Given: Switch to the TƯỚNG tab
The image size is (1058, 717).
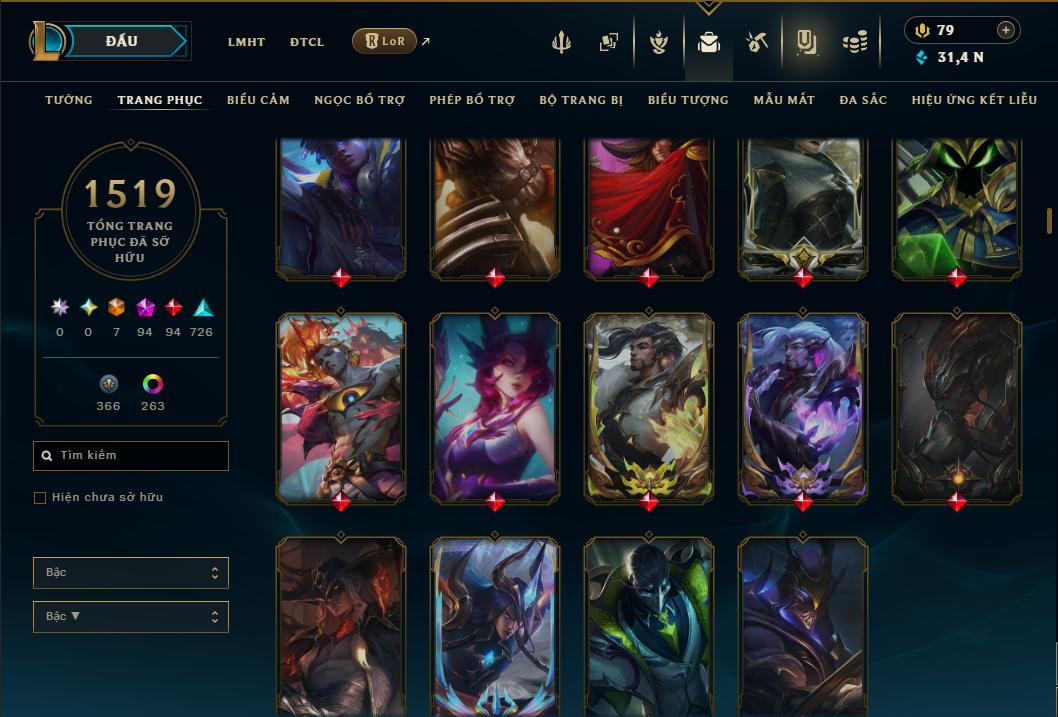Looking at the screenshot, I should pos(69,100).
